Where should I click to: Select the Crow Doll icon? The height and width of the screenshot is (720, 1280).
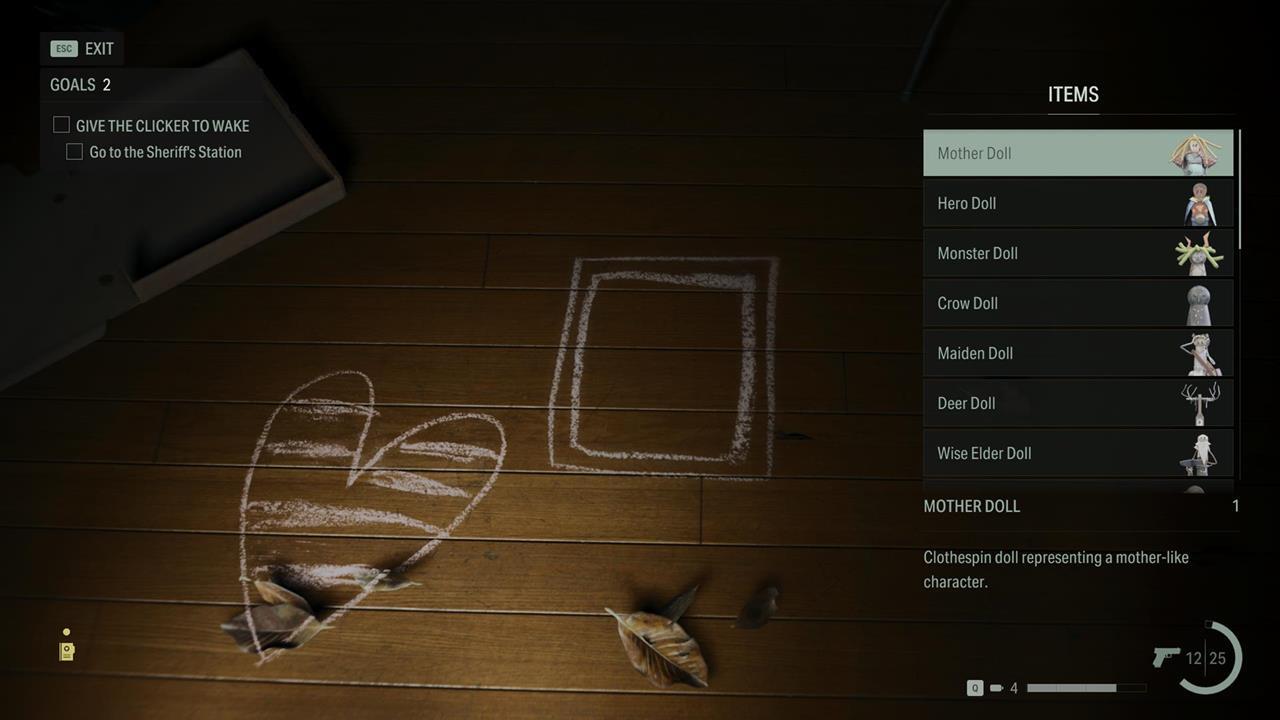click(x=1199, y=303)
